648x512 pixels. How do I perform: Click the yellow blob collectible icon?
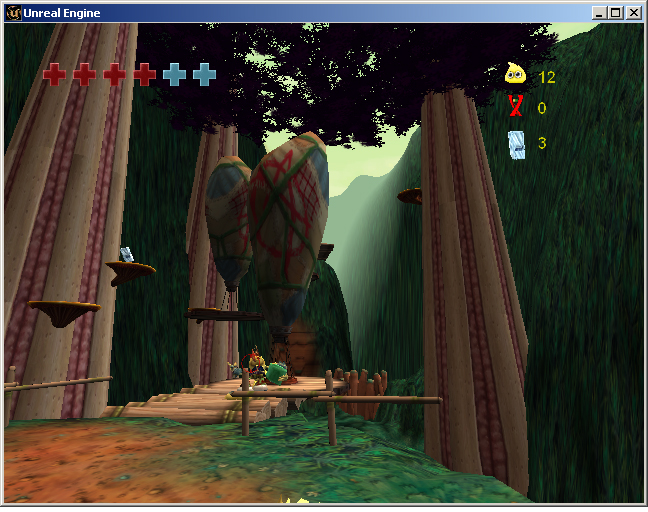click(x=515, y=75)
